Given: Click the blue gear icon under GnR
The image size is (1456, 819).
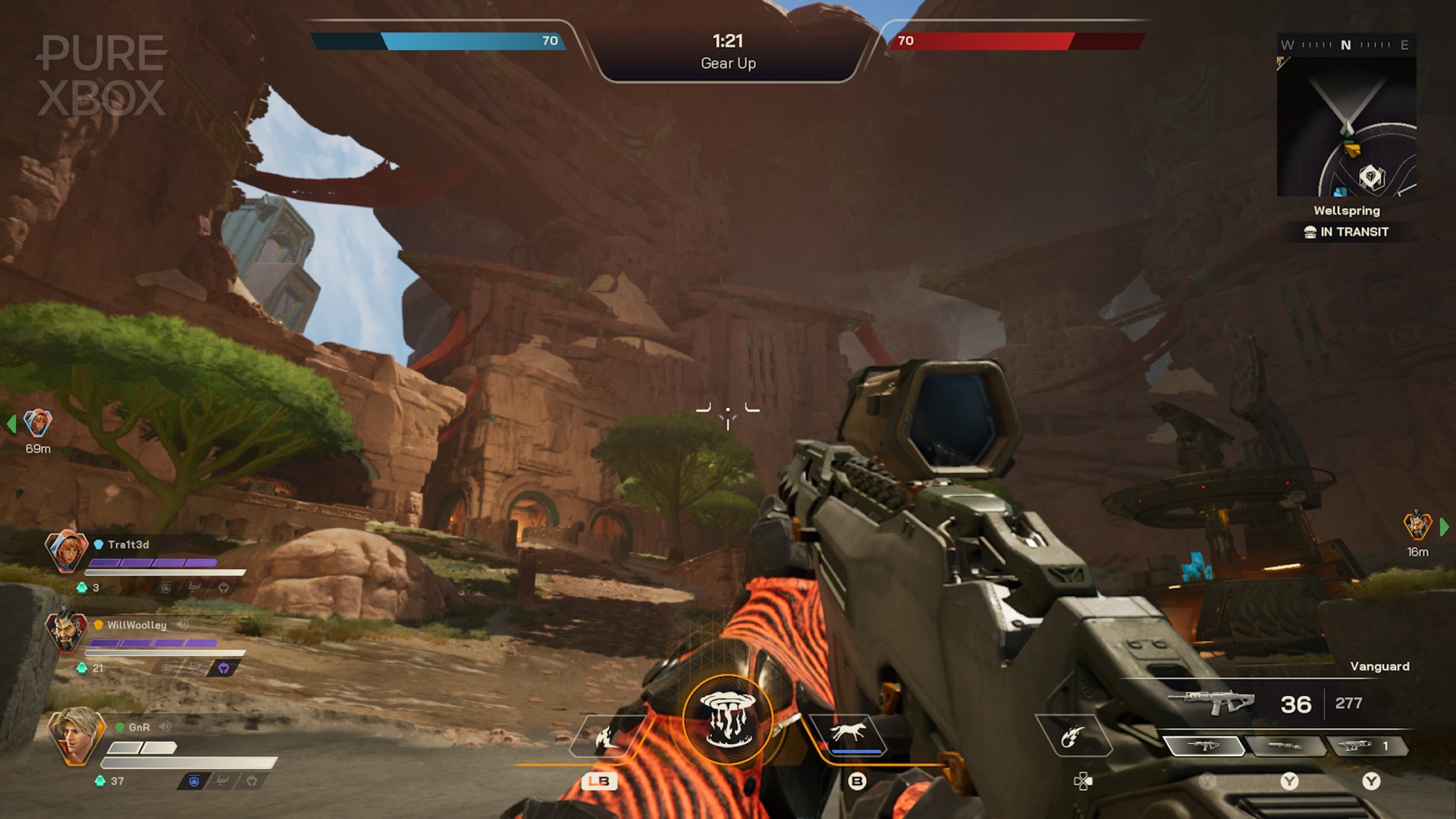Looking at the screenshot, I should [x=194, y=781].
